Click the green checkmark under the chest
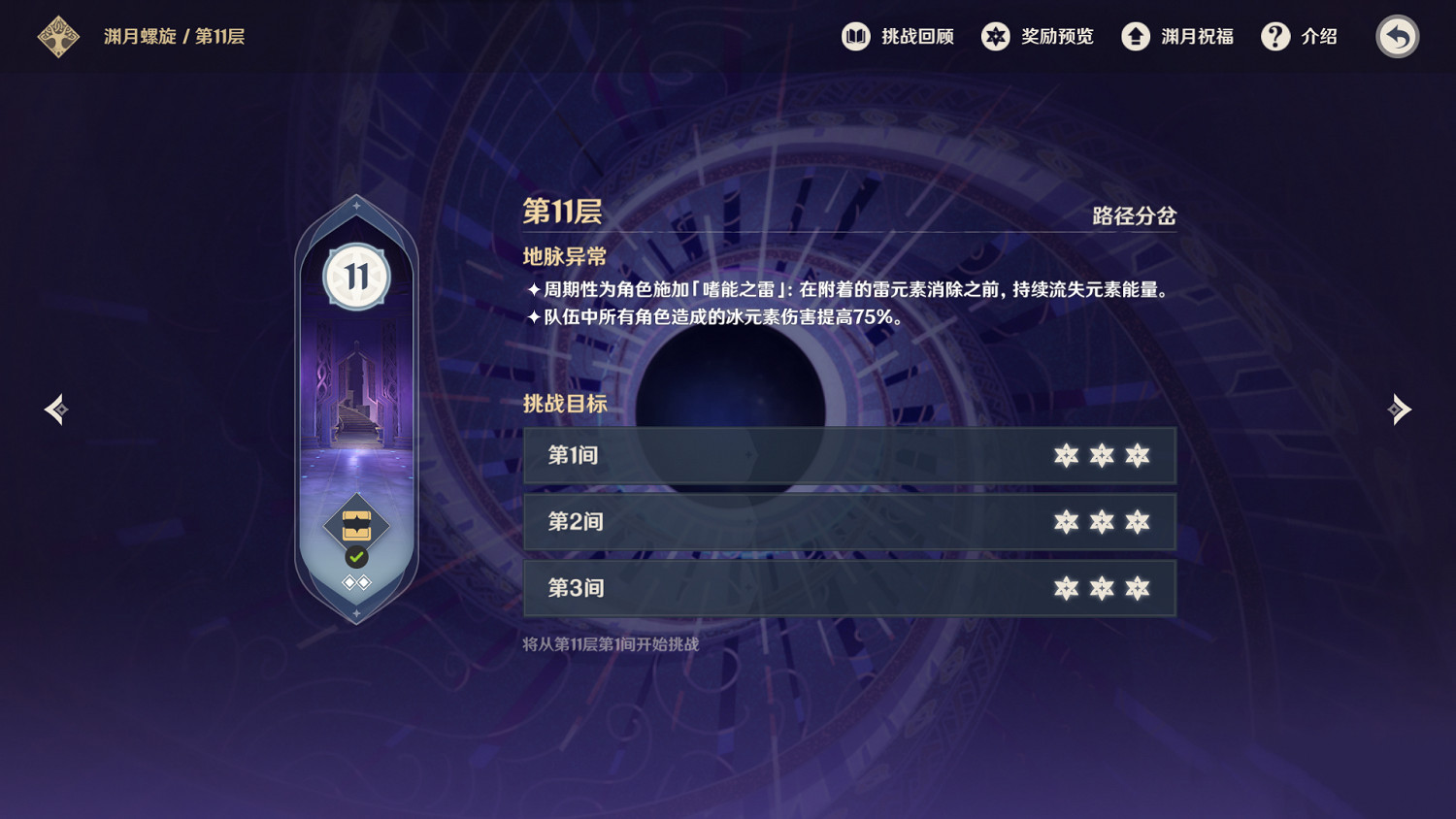 355,557
